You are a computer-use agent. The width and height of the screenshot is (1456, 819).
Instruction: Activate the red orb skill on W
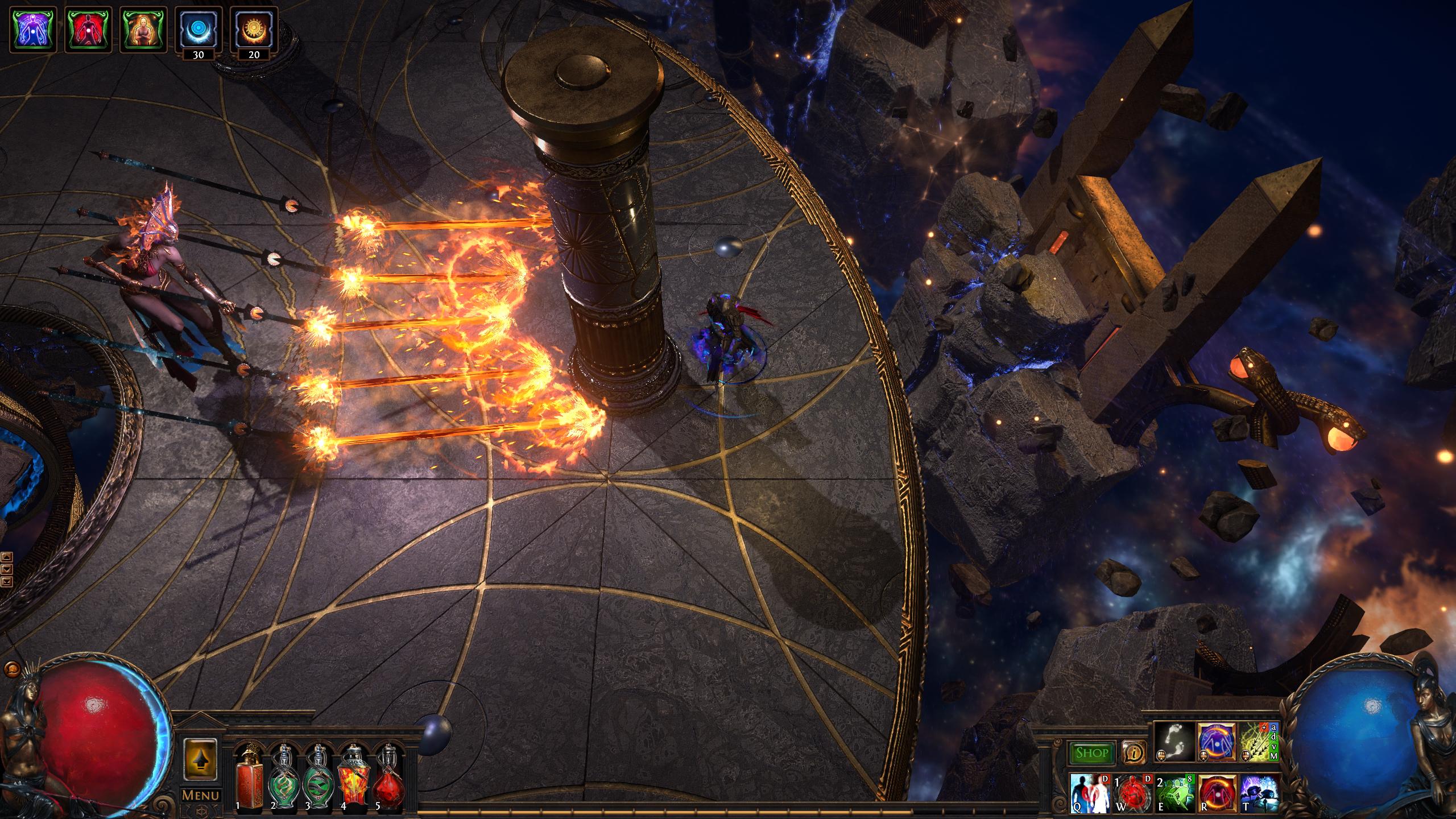1132,792
